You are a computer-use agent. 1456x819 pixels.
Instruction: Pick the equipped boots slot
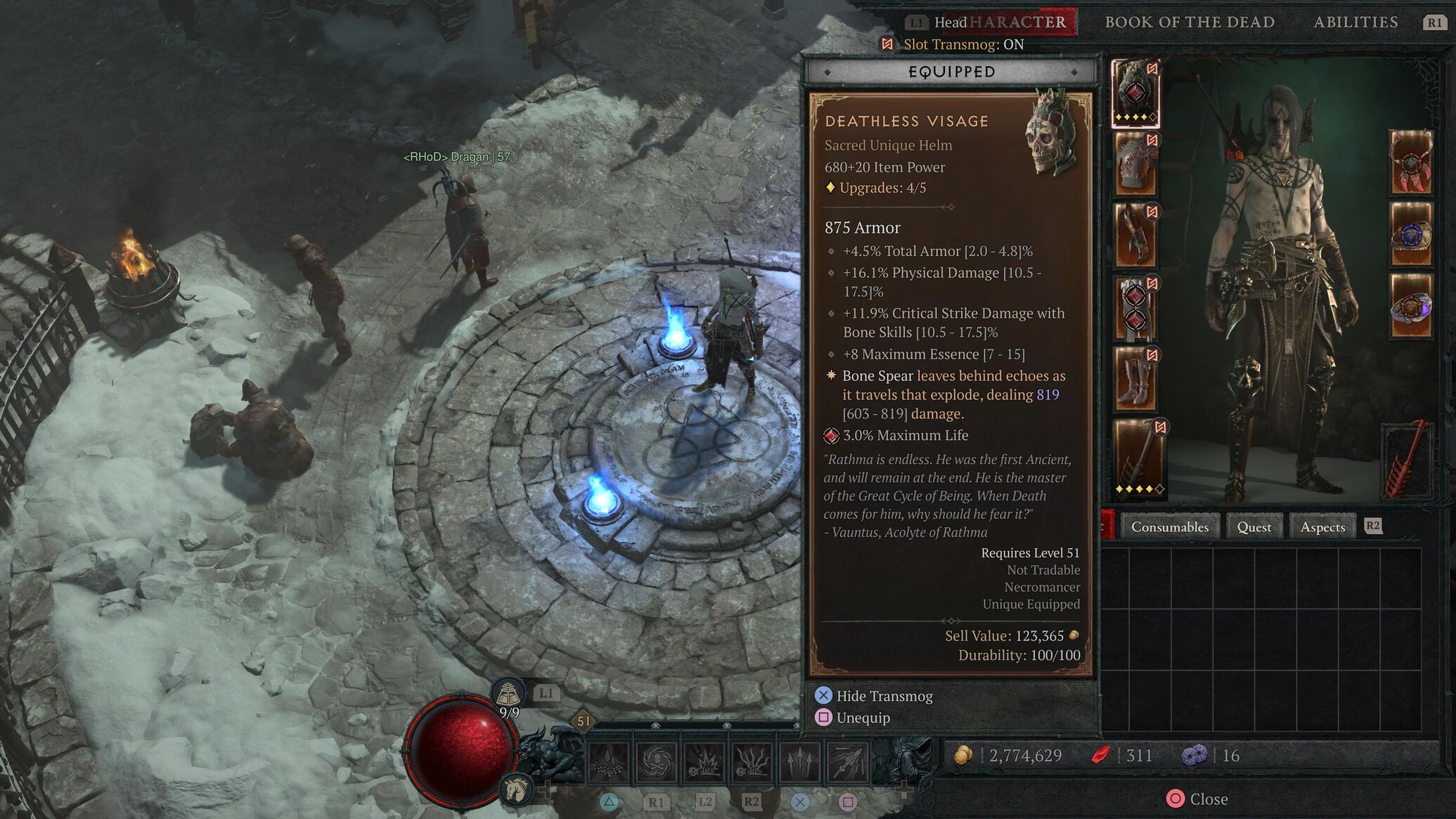click(1135, 379)
